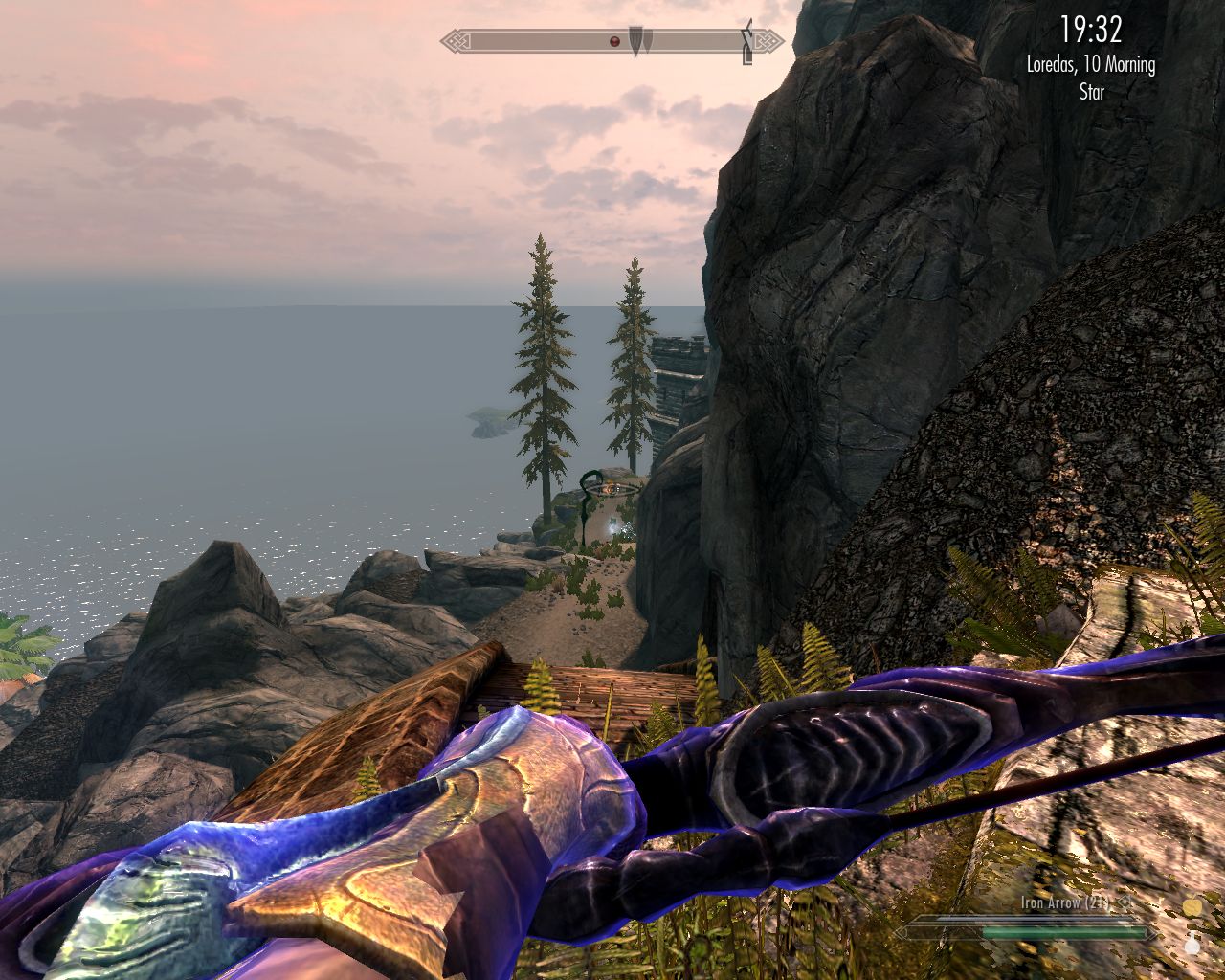Select the shield-shaped marker on the compass
This screenshot has width=1225, height=980.
[638, 40]
